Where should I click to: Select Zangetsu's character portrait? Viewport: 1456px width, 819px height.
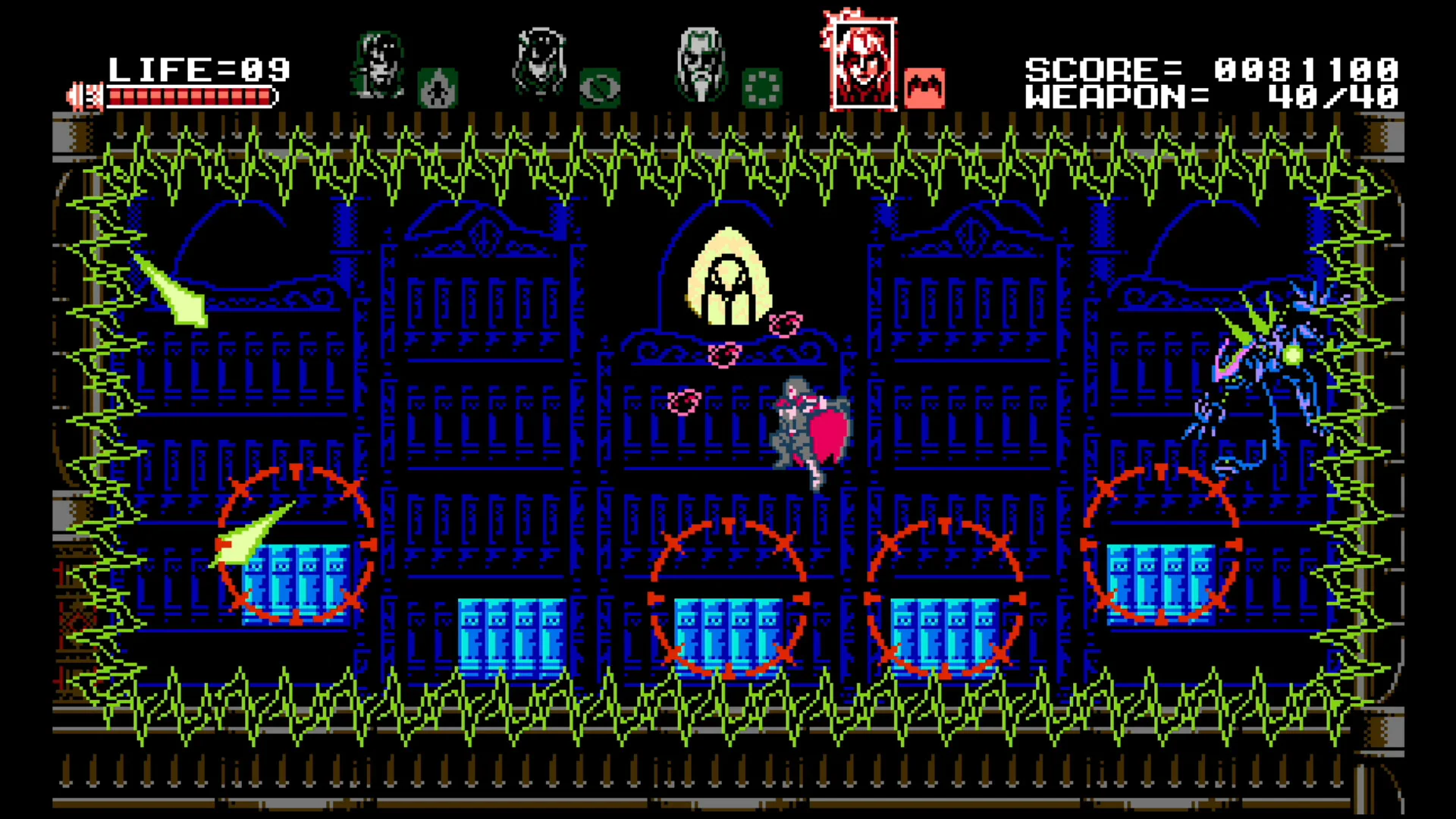pyautogui.click(x=379, y=64)
